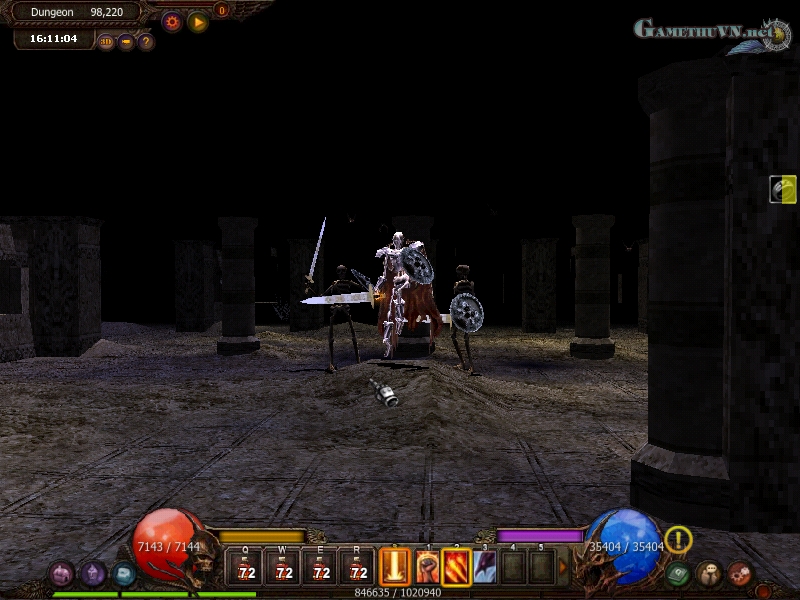Select the highlighted flame slash skill
This screenshot has height=600, width=800.
pos(456,567)
